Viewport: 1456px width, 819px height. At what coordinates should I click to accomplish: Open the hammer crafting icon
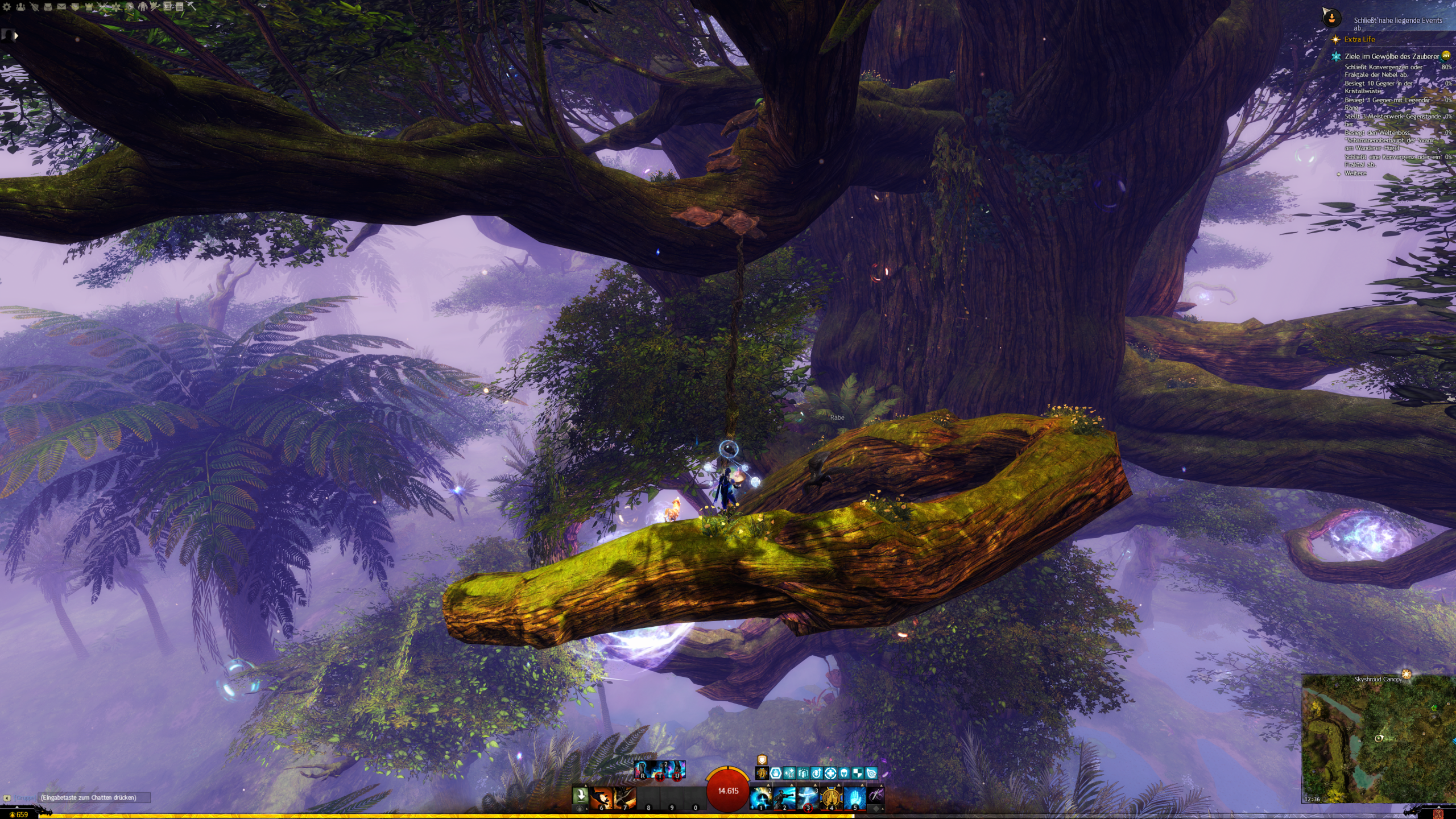(x=192, y=6)
